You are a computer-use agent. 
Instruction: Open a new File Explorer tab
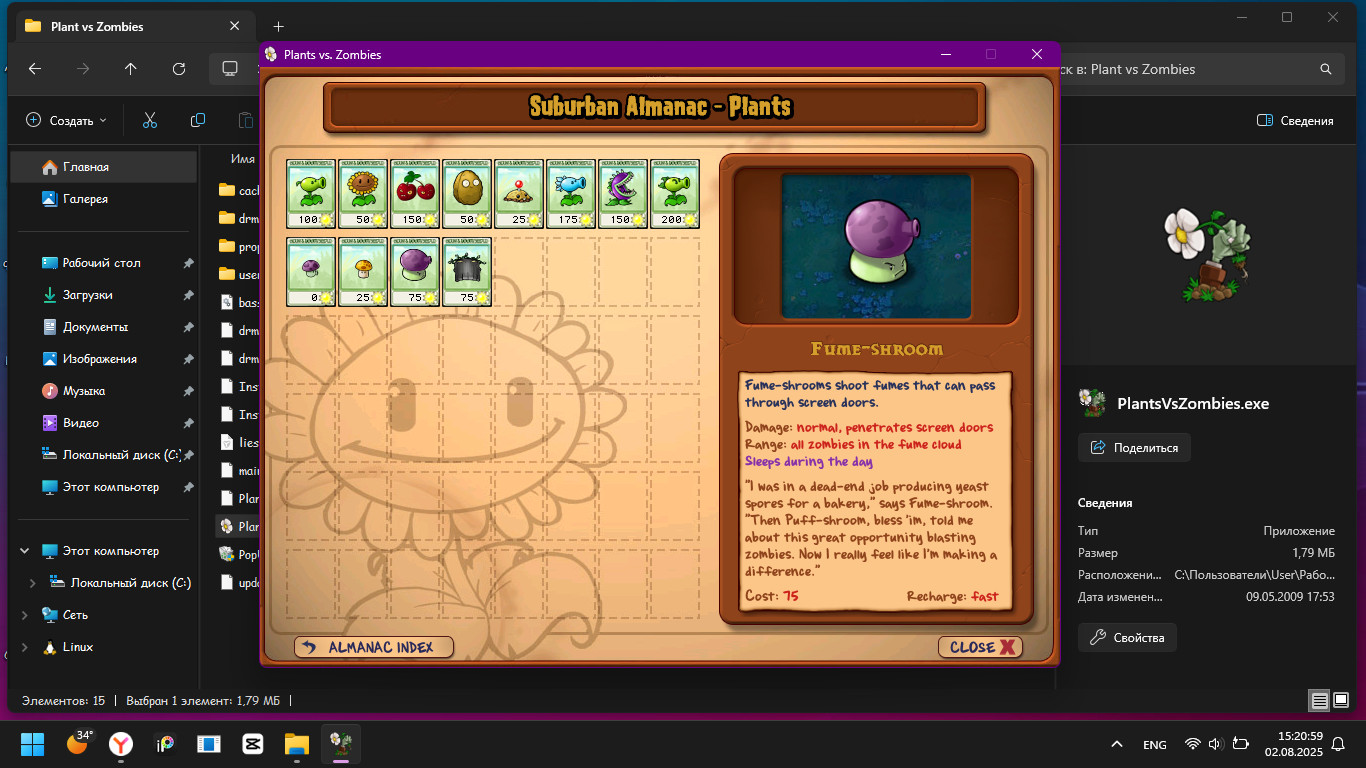(278, 26)
